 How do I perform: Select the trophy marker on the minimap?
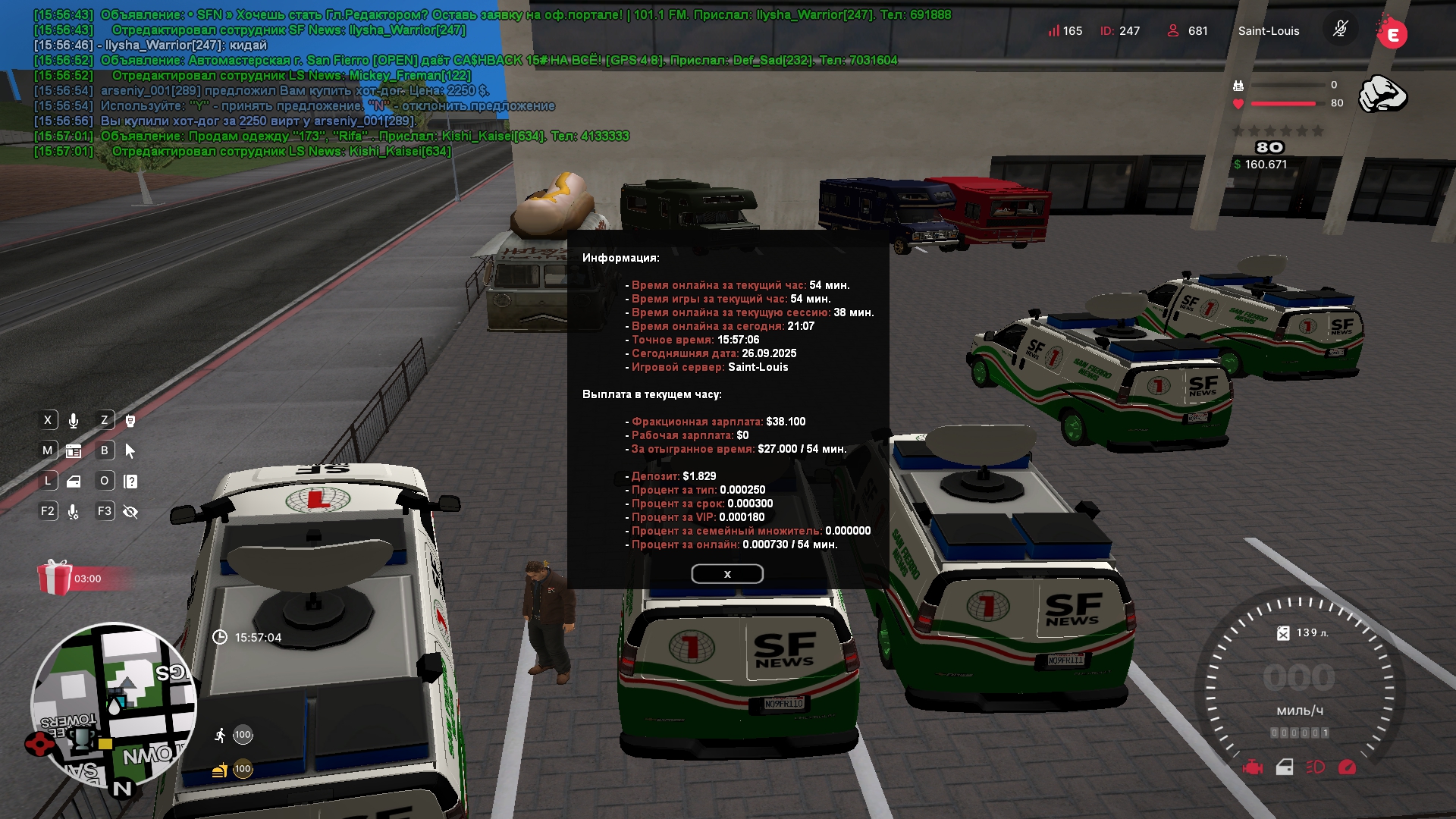[x=81, y=738]
